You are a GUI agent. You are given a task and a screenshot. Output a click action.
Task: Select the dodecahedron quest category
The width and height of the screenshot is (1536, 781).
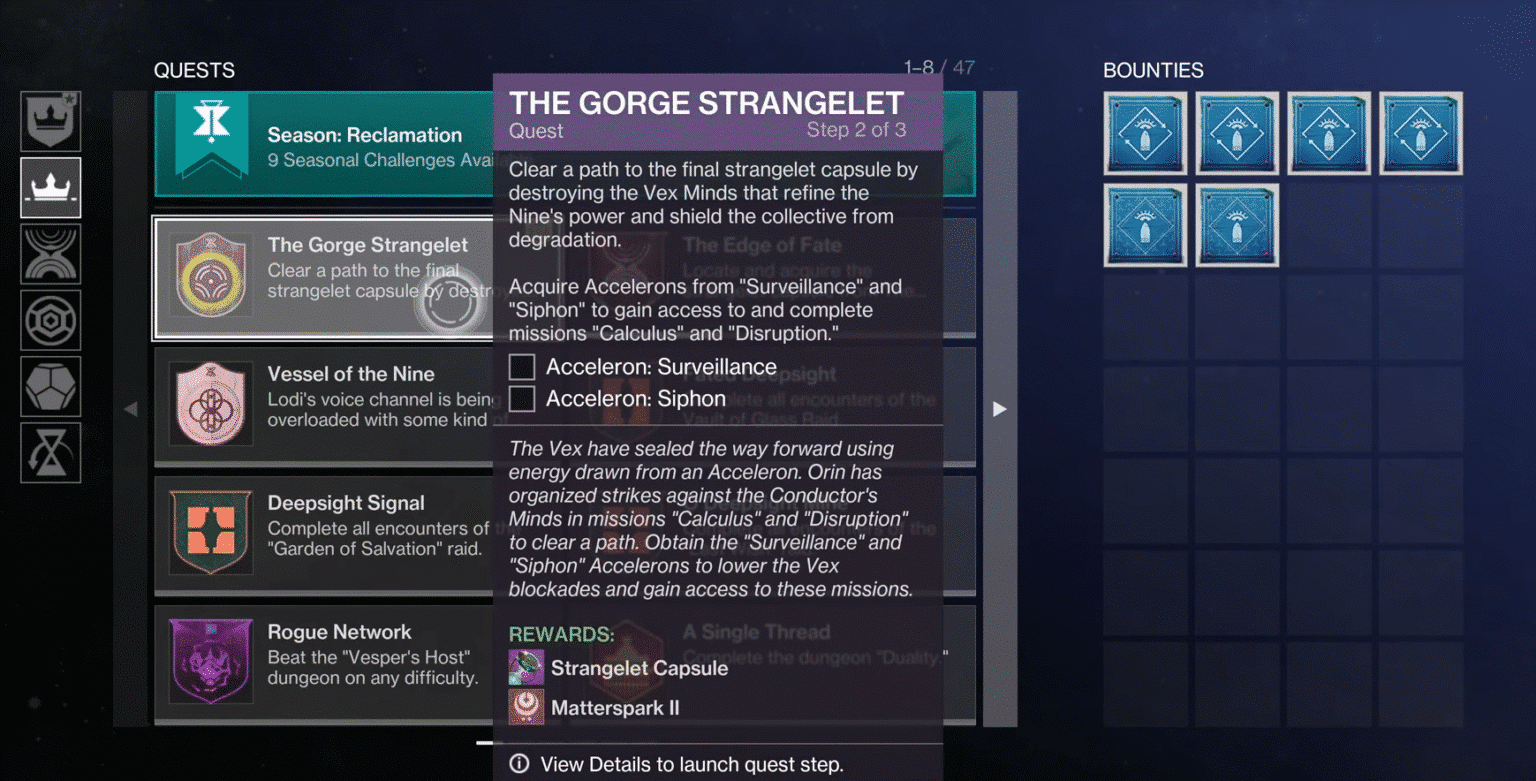point(51,386)
